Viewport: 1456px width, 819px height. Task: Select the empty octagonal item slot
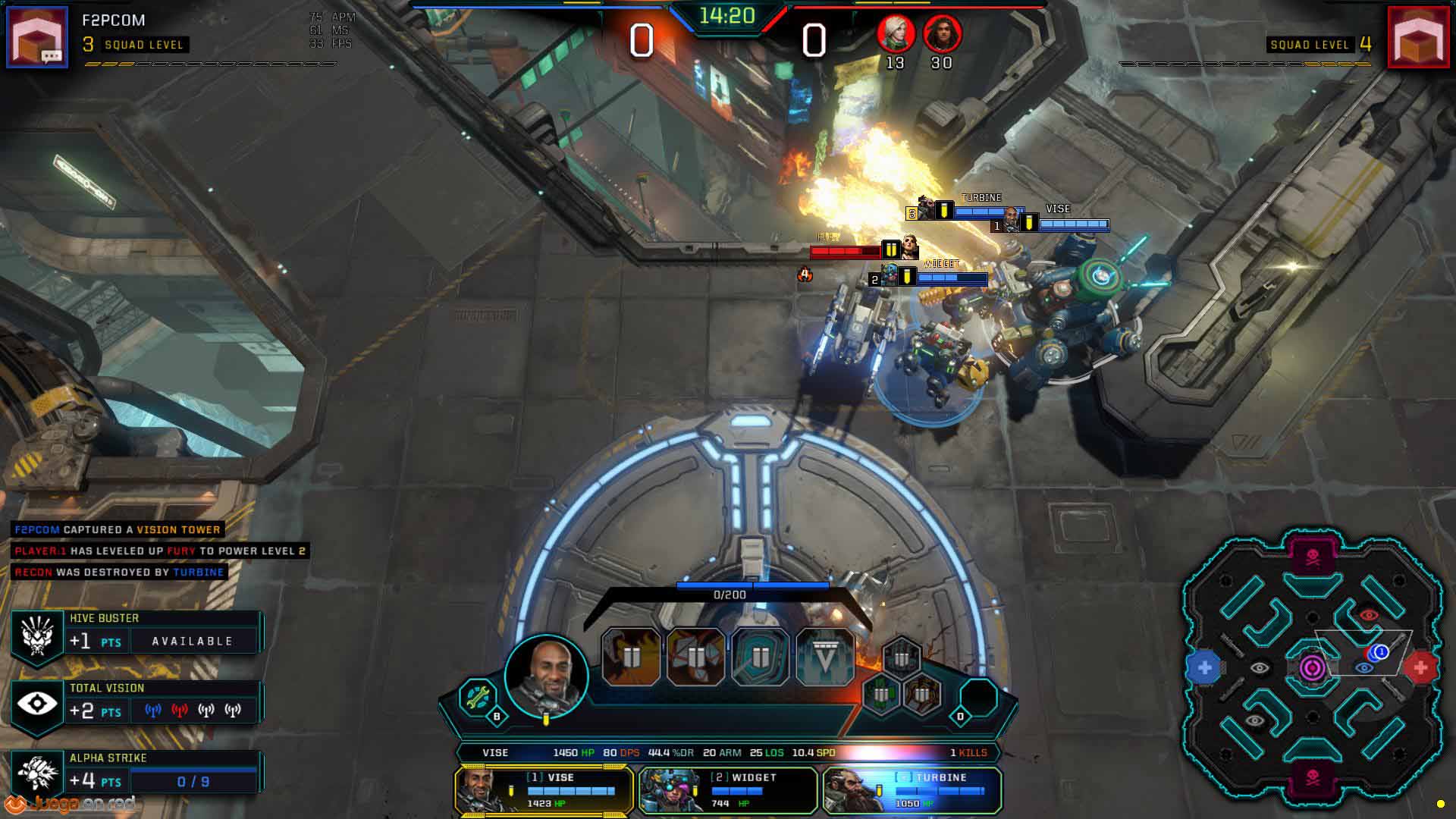click(979, 697)
